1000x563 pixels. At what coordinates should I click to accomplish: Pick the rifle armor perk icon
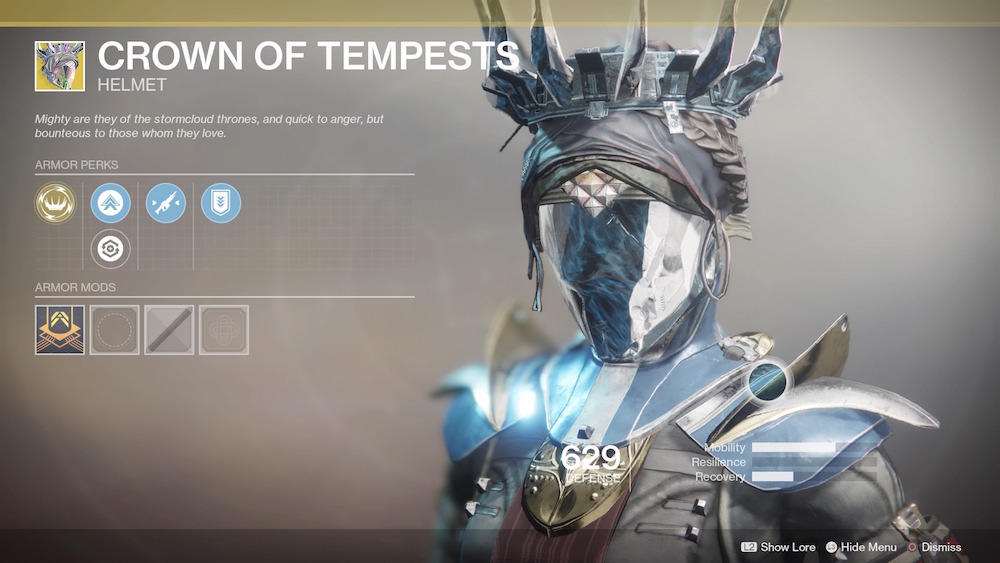(x=166, y=203)
